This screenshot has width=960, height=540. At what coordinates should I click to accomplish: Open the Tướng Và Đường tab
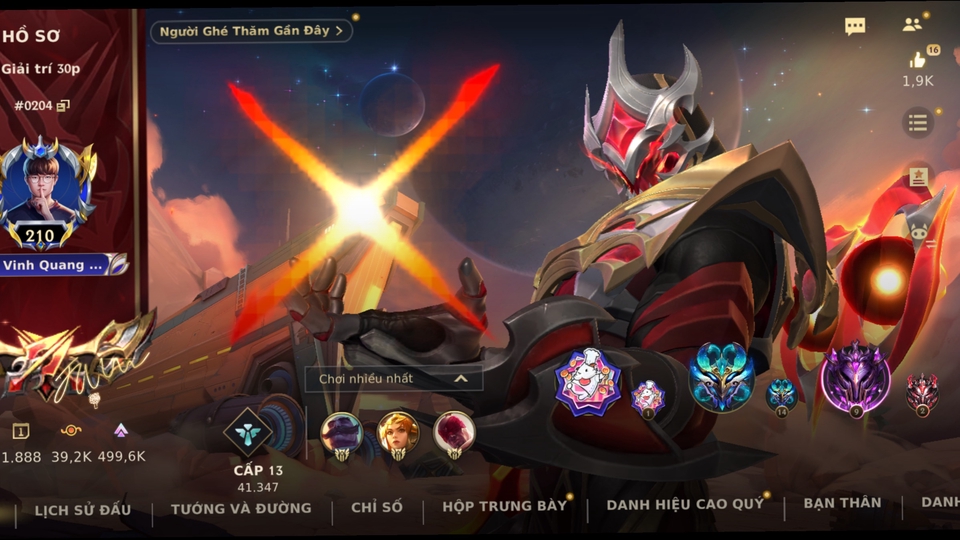coord(241,508)
